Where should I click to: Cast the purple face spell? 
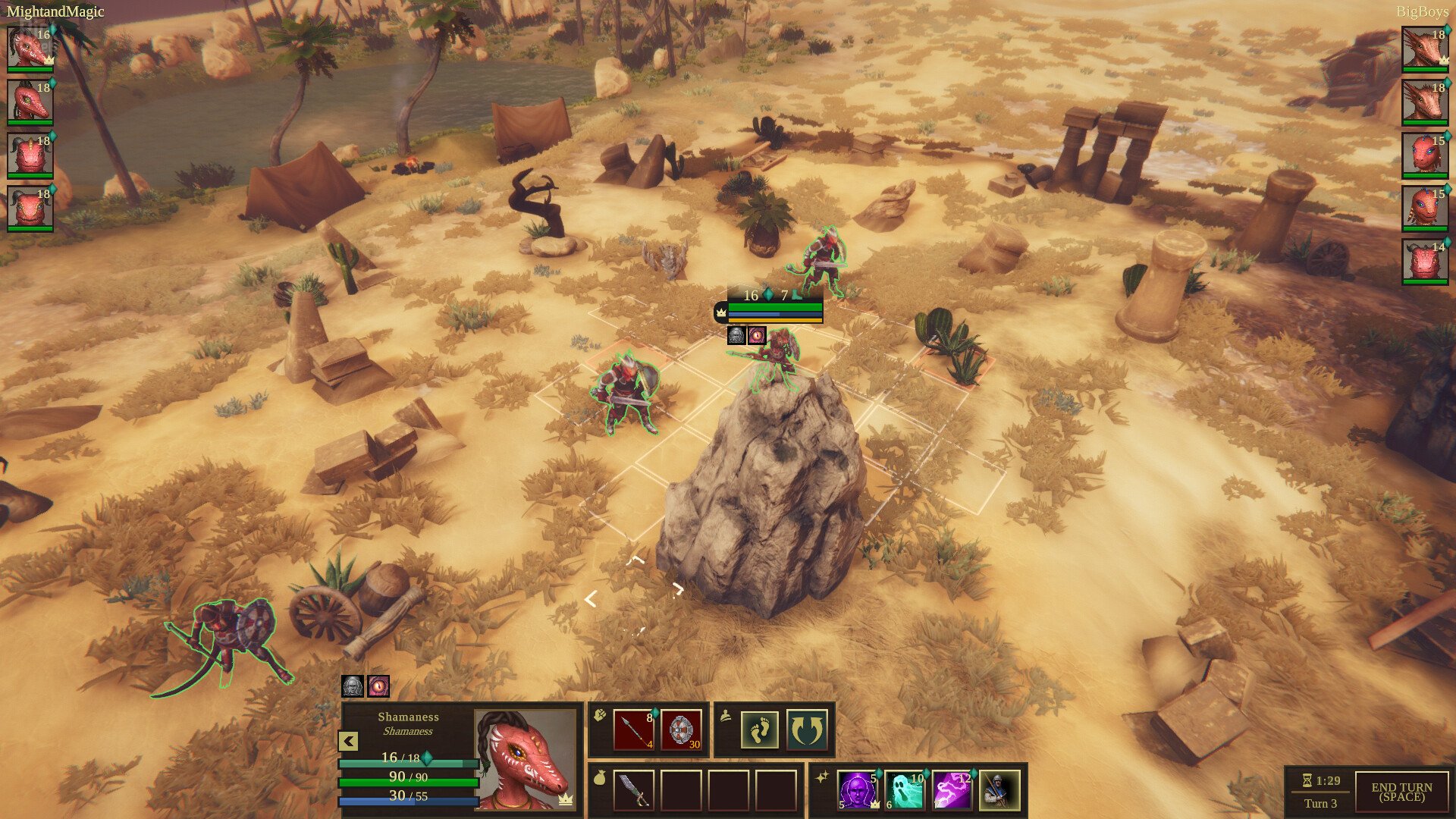click(858, 790)
